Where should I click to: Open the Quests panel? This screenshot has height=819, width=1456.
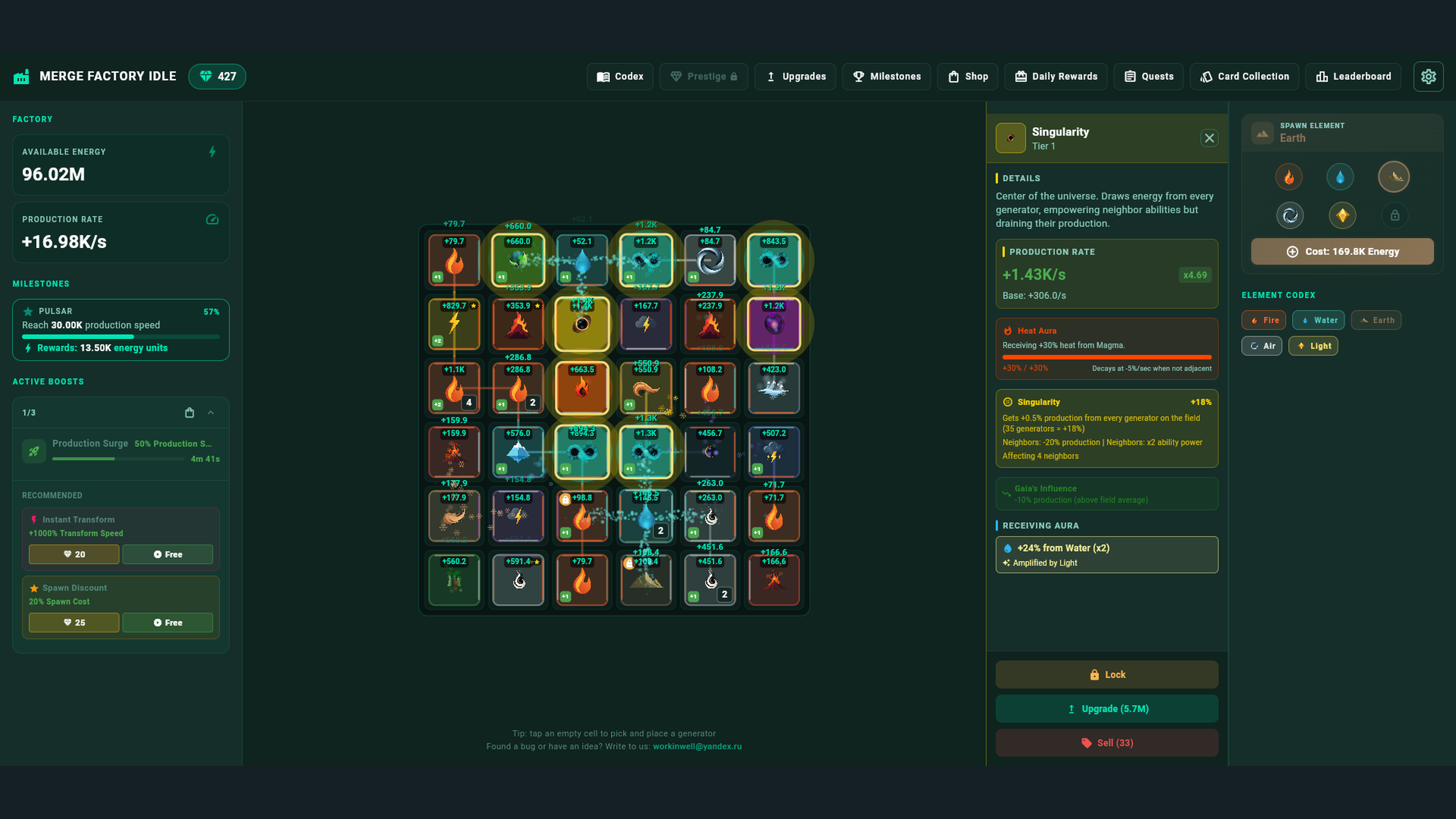click(1148, 76)
